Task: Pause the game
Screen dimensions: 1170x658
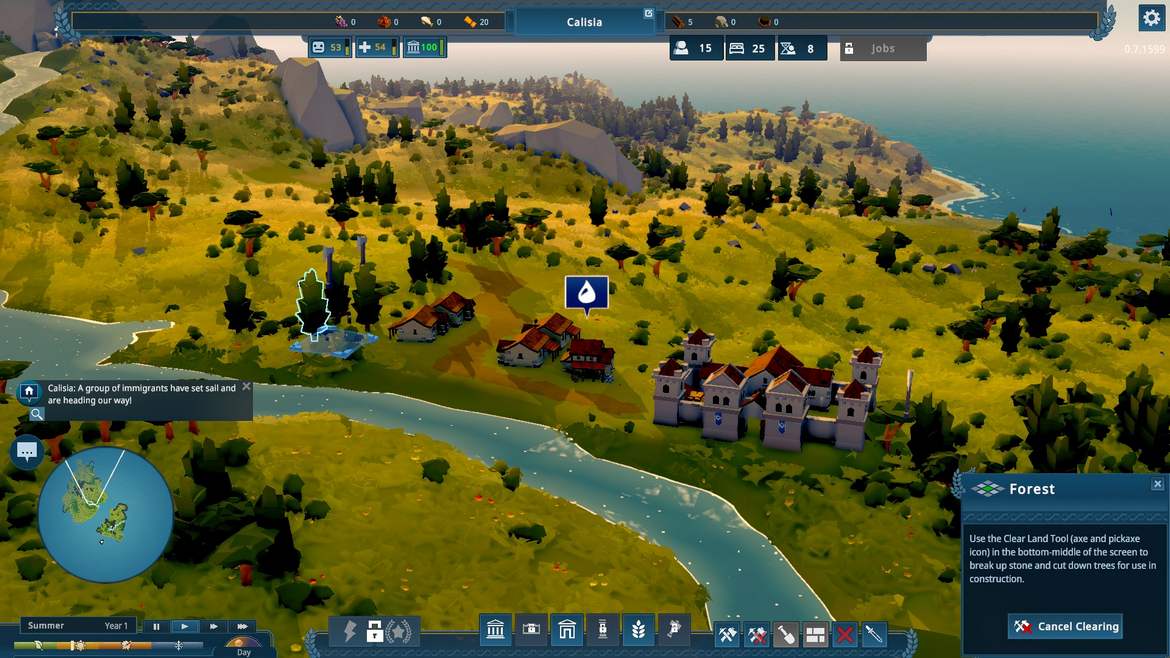Action: [x=156, y=627]
